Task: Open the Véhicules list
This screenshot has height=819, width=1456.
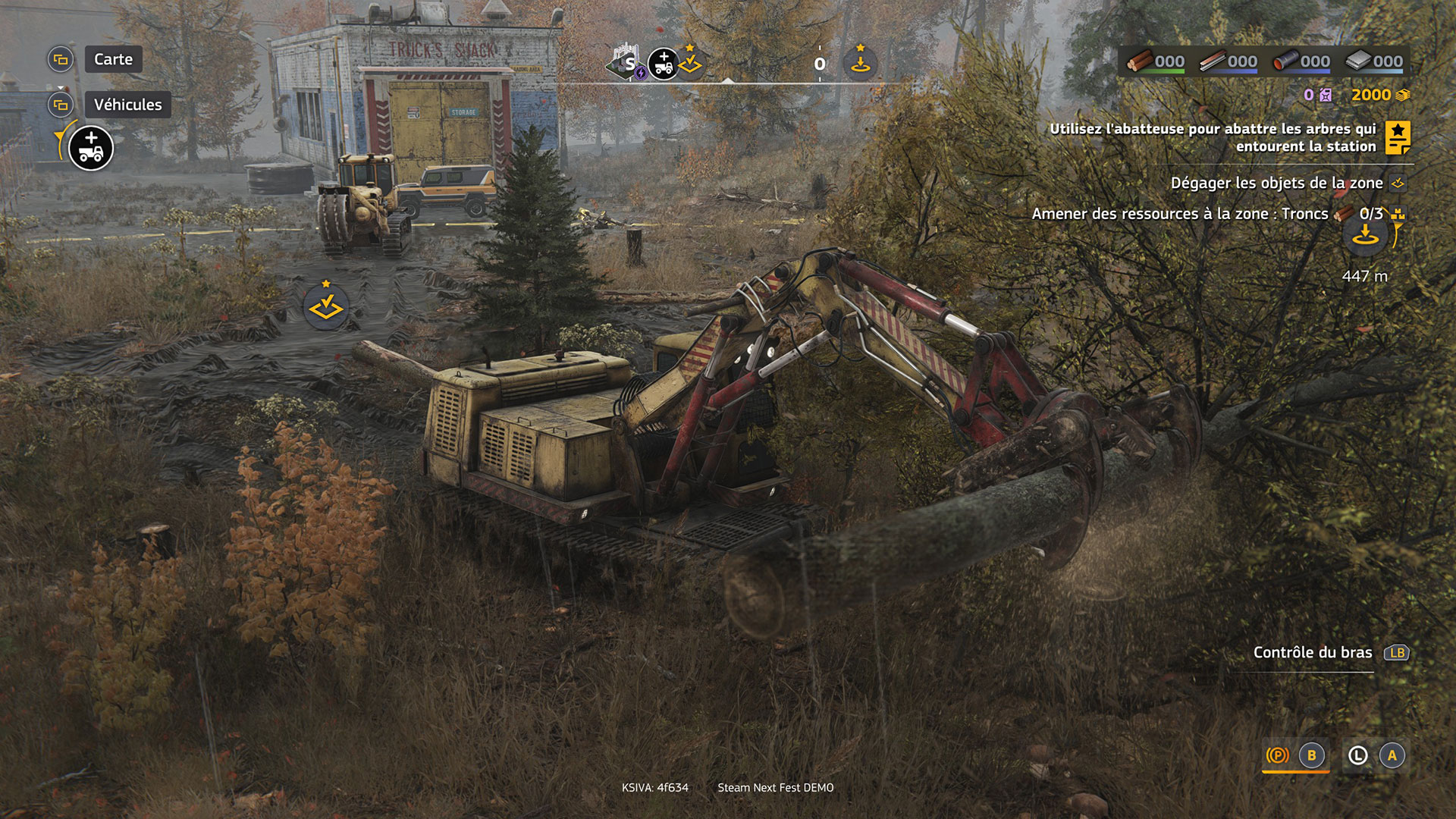Action: point(127,105)
